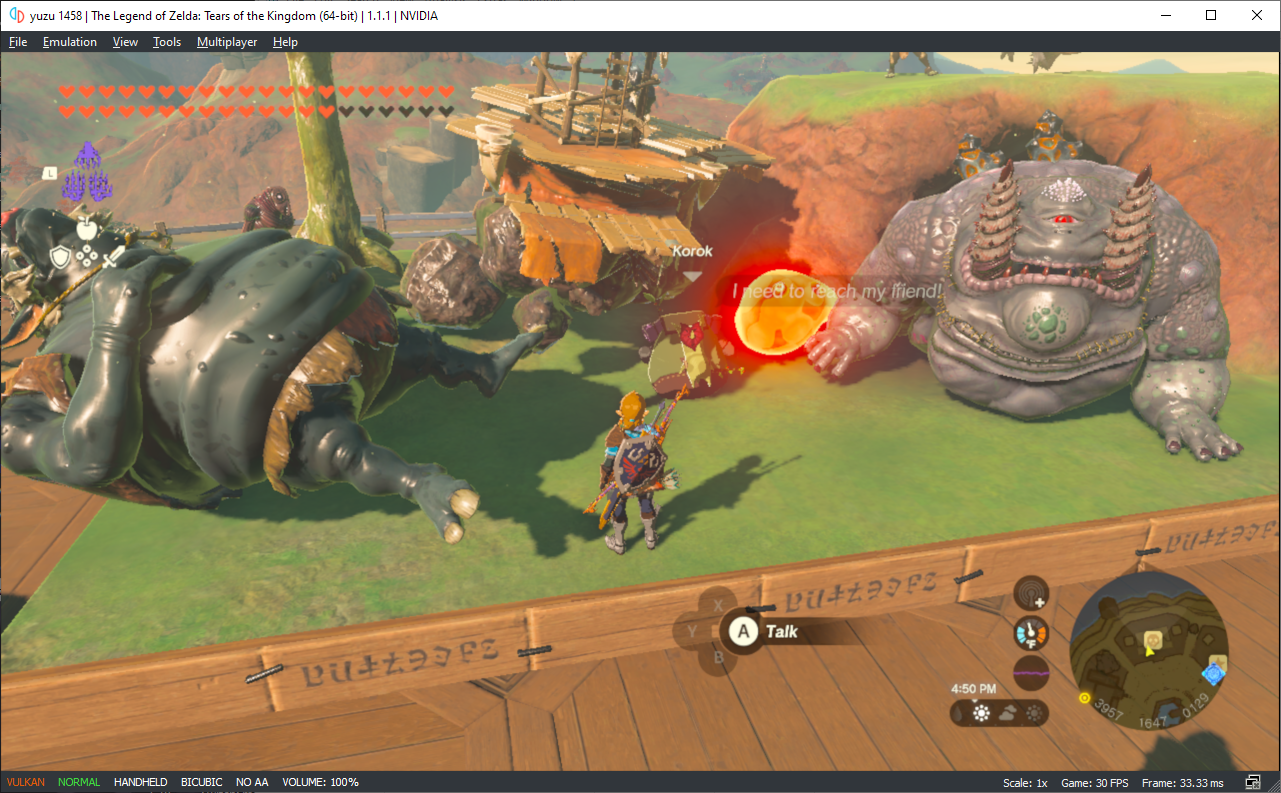
Task: Click the X button prompt
Action: [x=716, y=604]
